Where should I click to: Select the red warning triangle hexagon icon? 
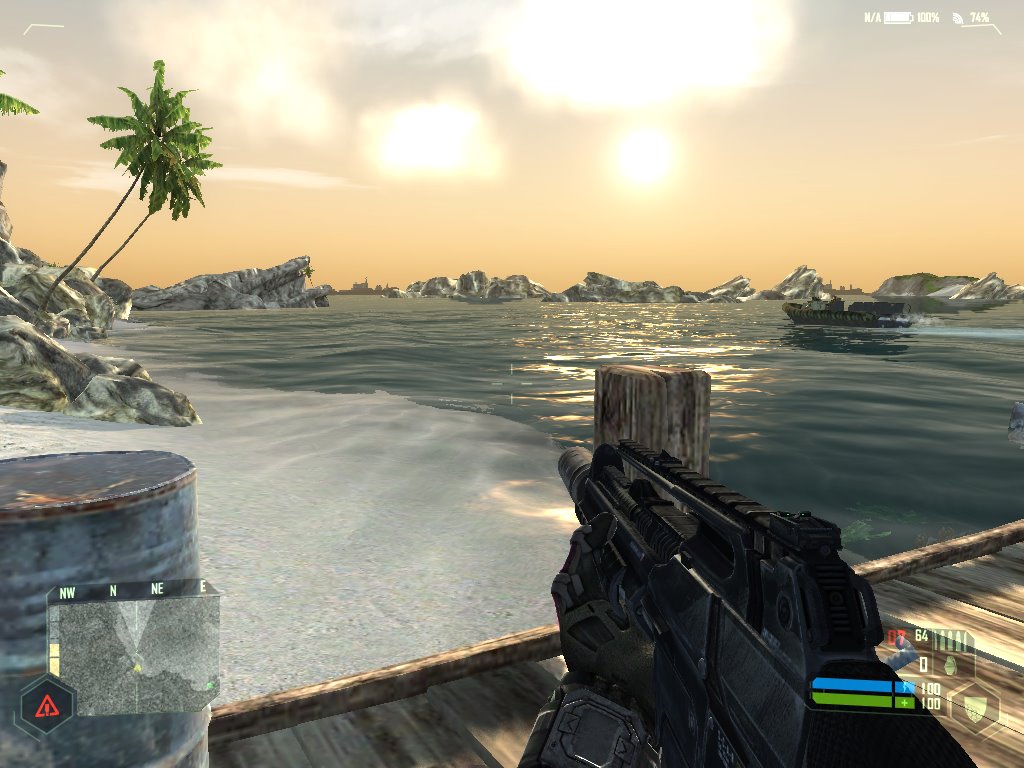47,706
